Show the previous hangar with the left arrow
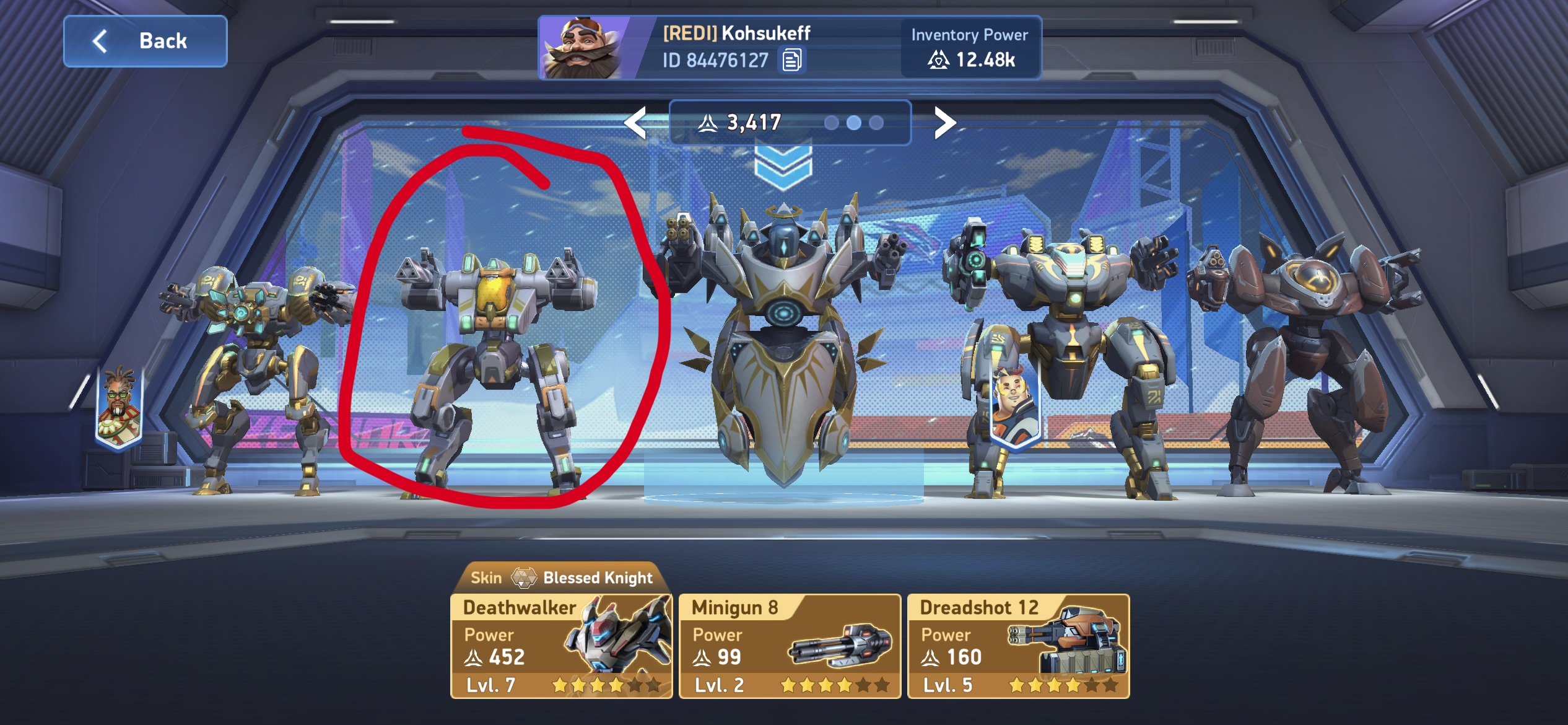1568x725 pixels. pyautogui.click(x=636, y=122)
